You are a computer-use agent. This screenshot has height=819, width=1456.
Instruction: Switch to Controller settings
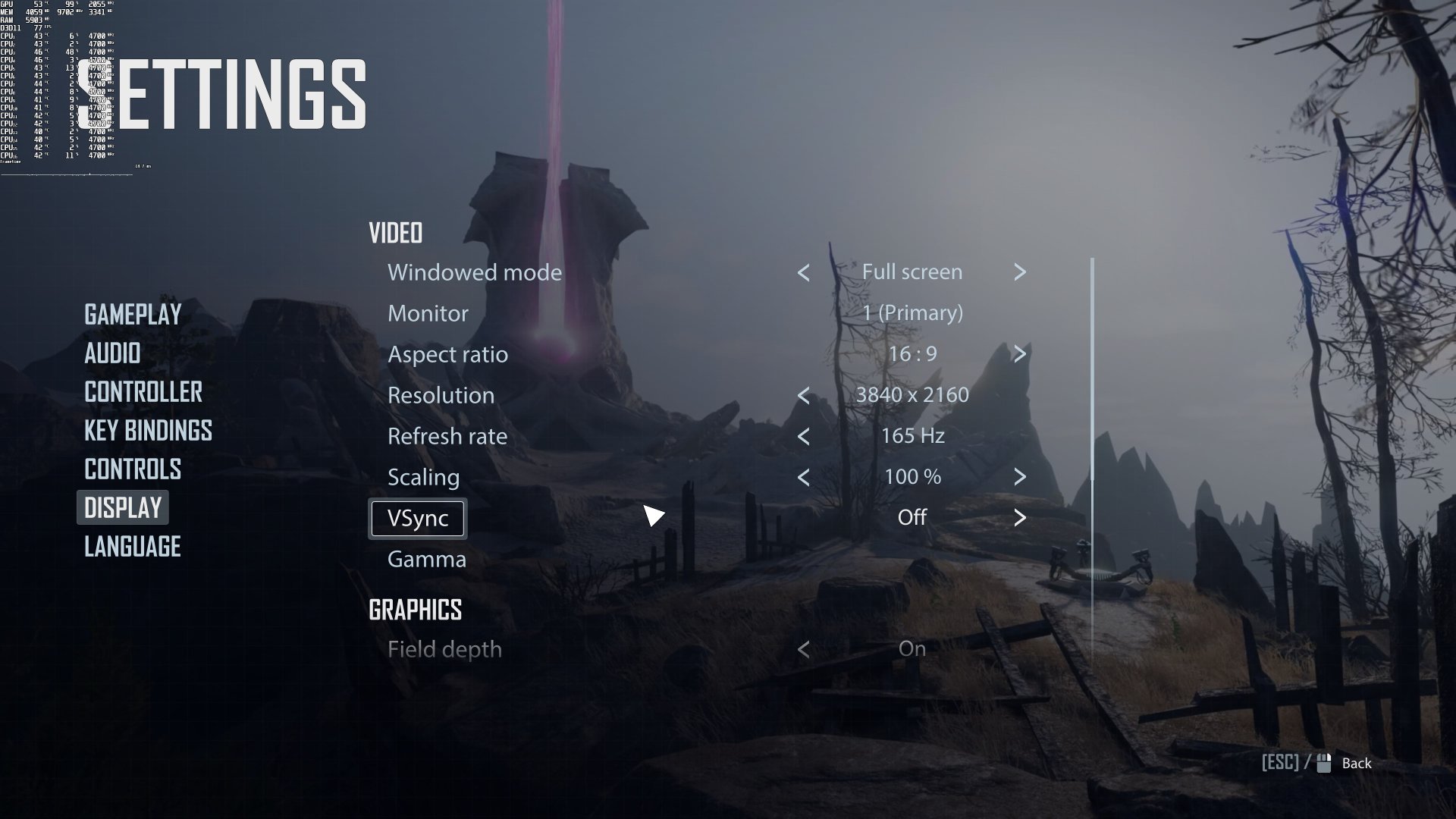tap(143, 392)
